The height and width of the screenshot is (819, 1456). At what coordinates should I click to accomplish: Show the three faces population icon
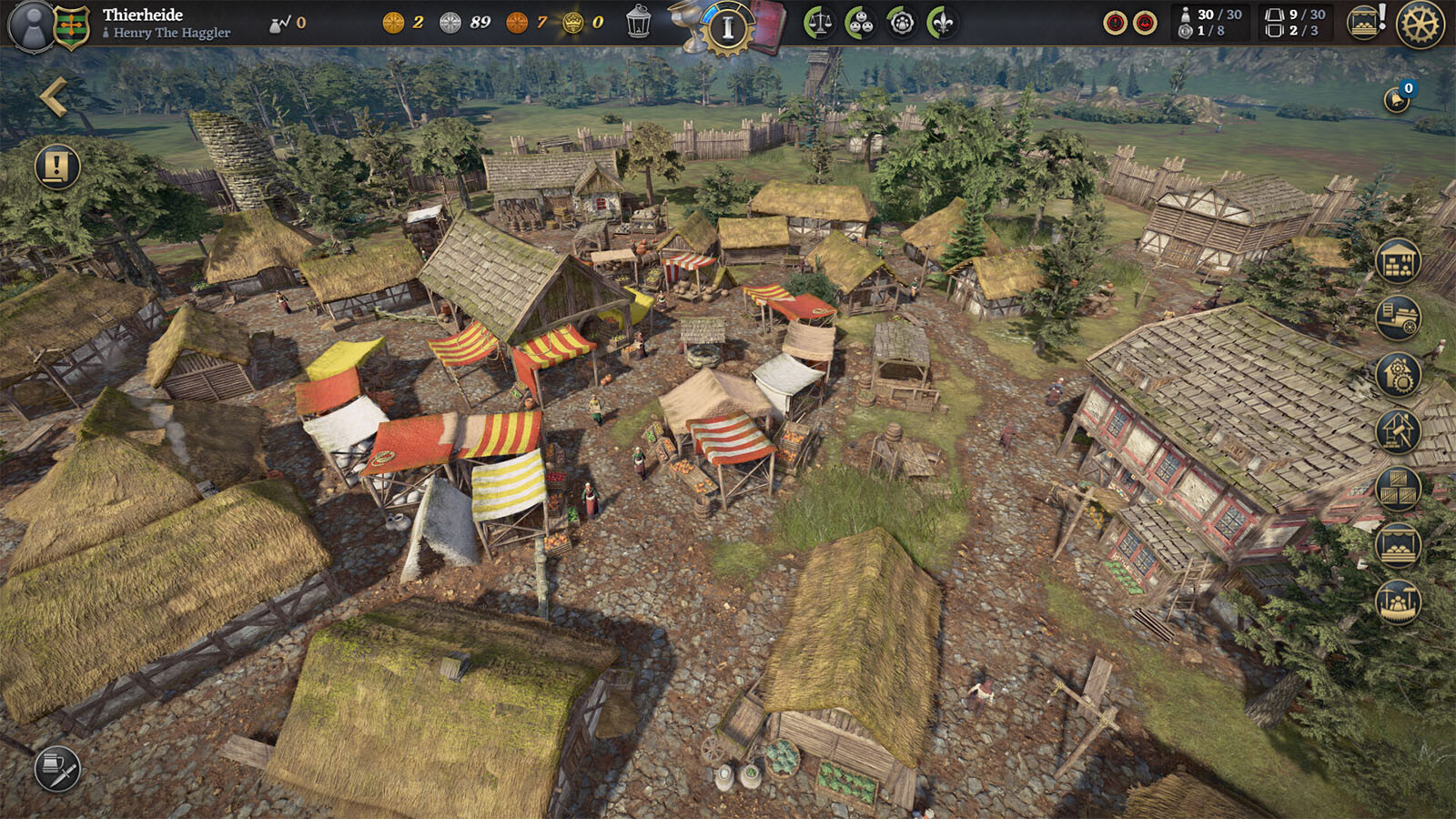[x=860, y=23]
